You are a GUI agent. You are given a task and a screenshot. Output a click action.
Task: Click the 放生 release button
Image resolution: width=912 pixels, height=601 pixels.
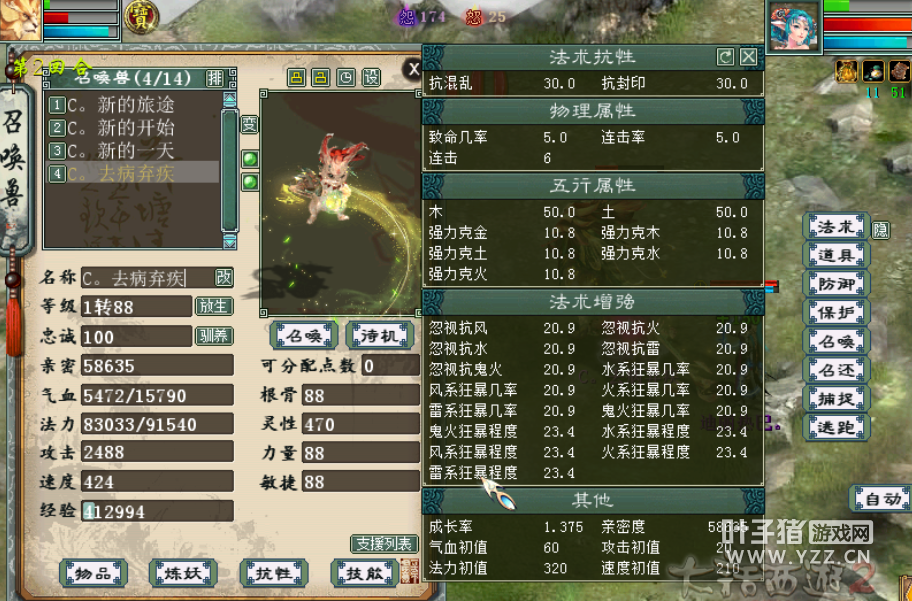pos(213,306)
